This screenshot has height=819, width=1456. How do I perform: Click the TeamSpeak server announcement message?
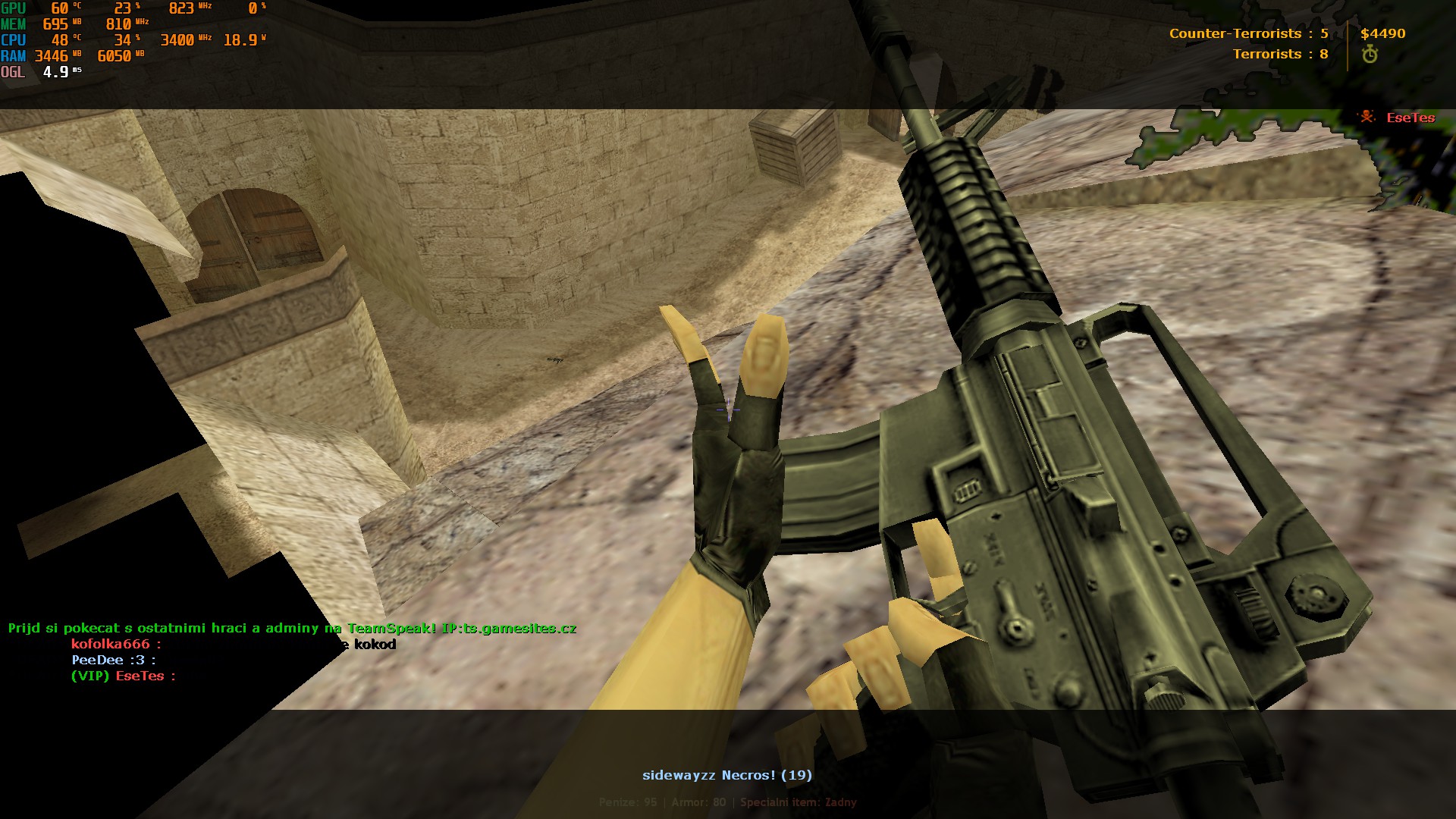292,629
